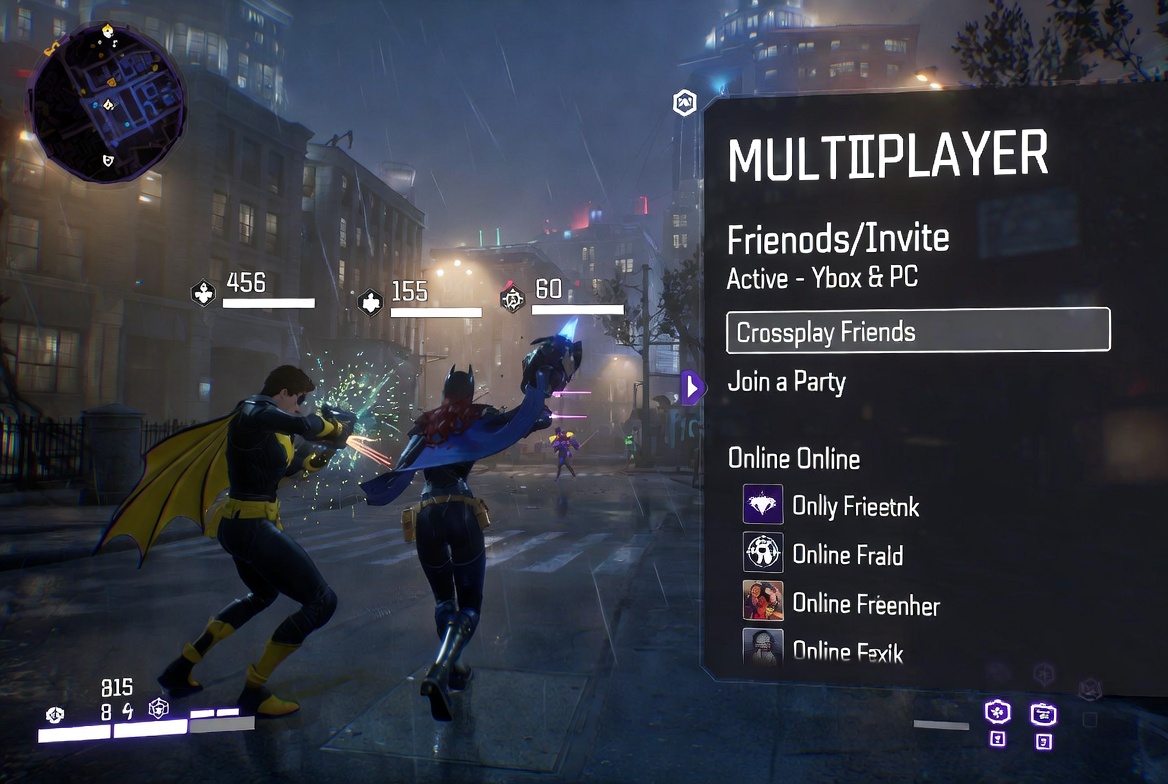Choose Join a Party
The width and height of the screenshot is (1168, 784).
[x=786, y=383]
